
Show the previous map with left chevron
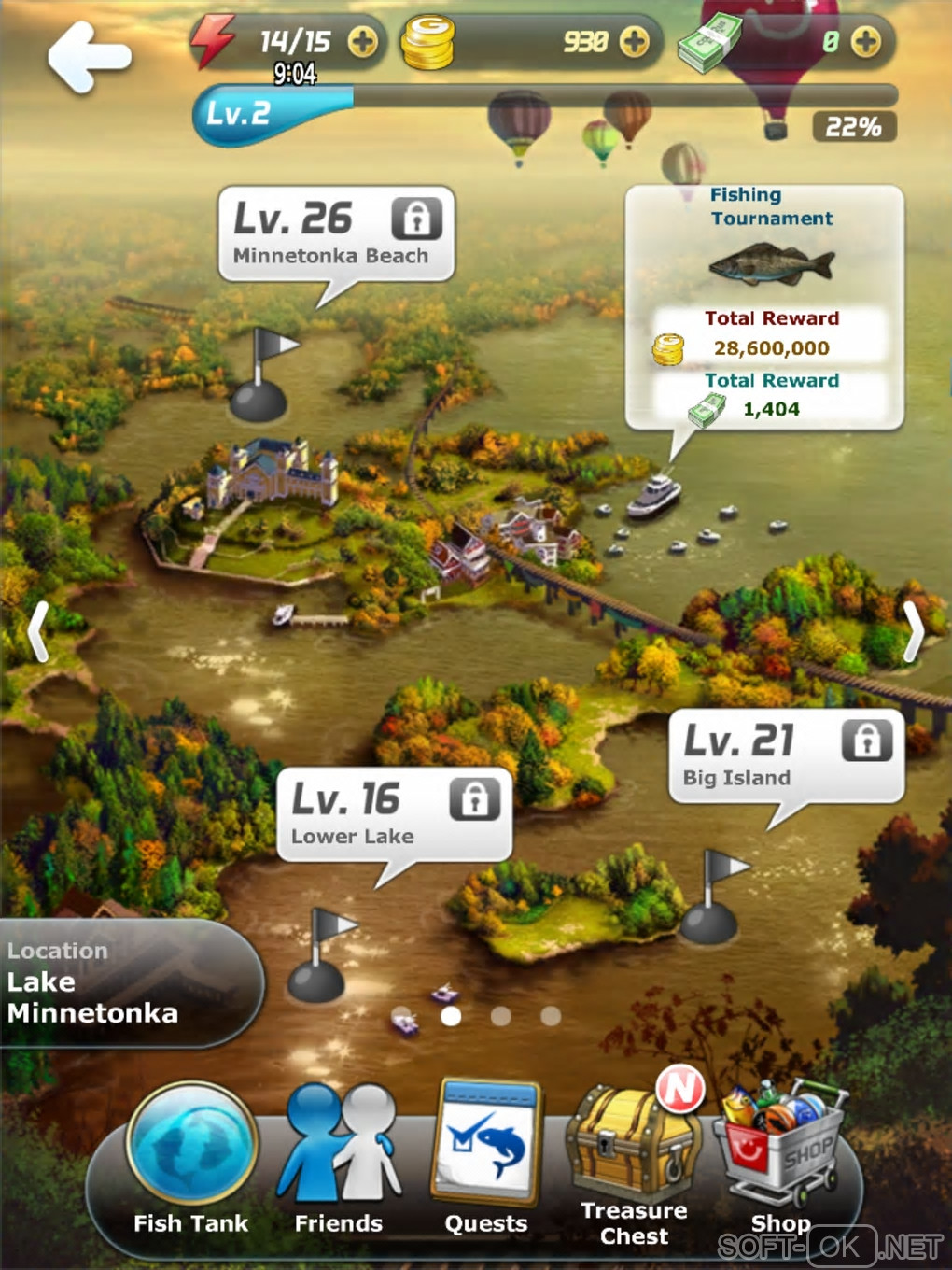coord(37,632)
